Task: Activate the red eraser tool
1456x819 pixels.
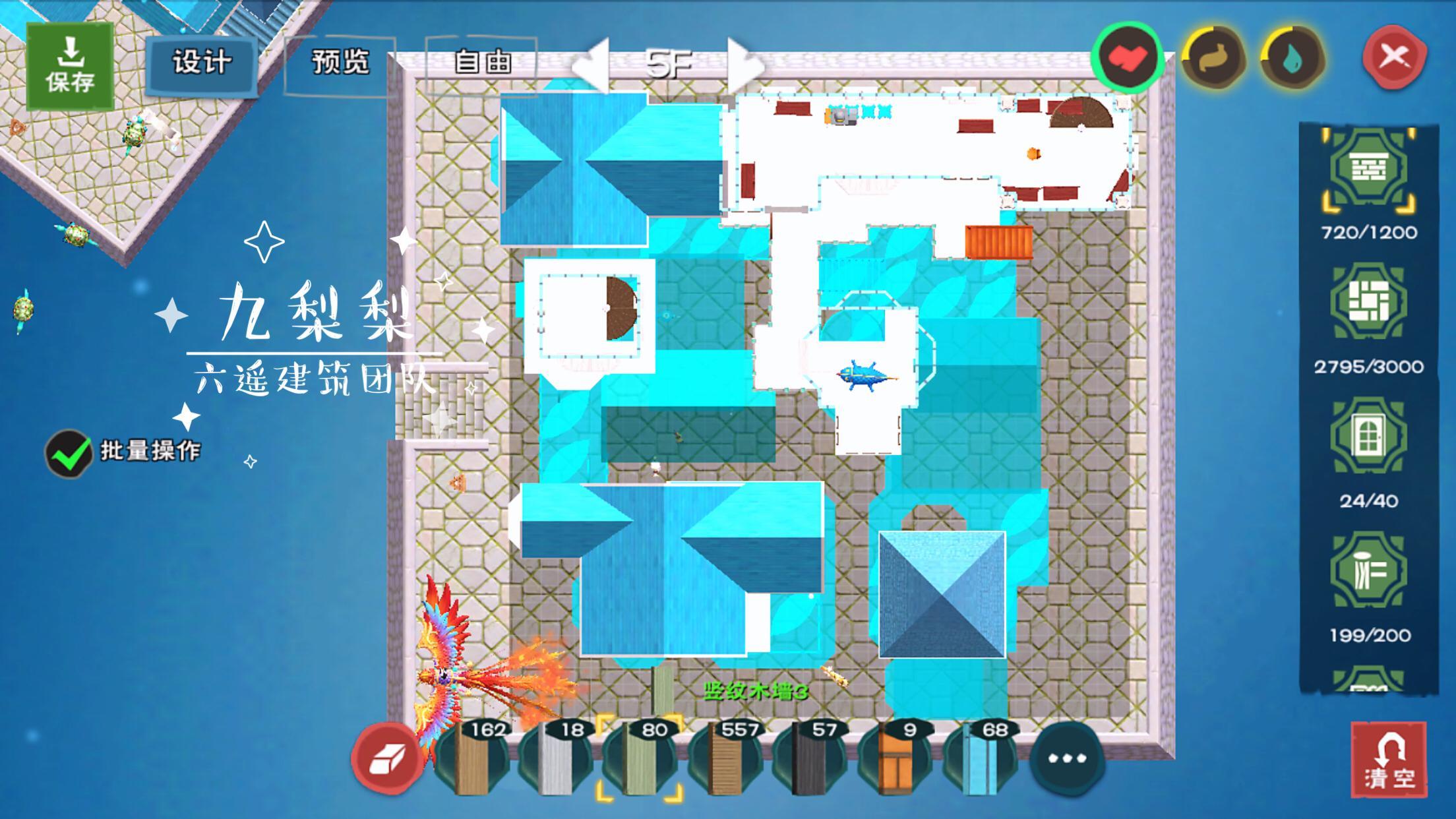Action: coord(387,758)
